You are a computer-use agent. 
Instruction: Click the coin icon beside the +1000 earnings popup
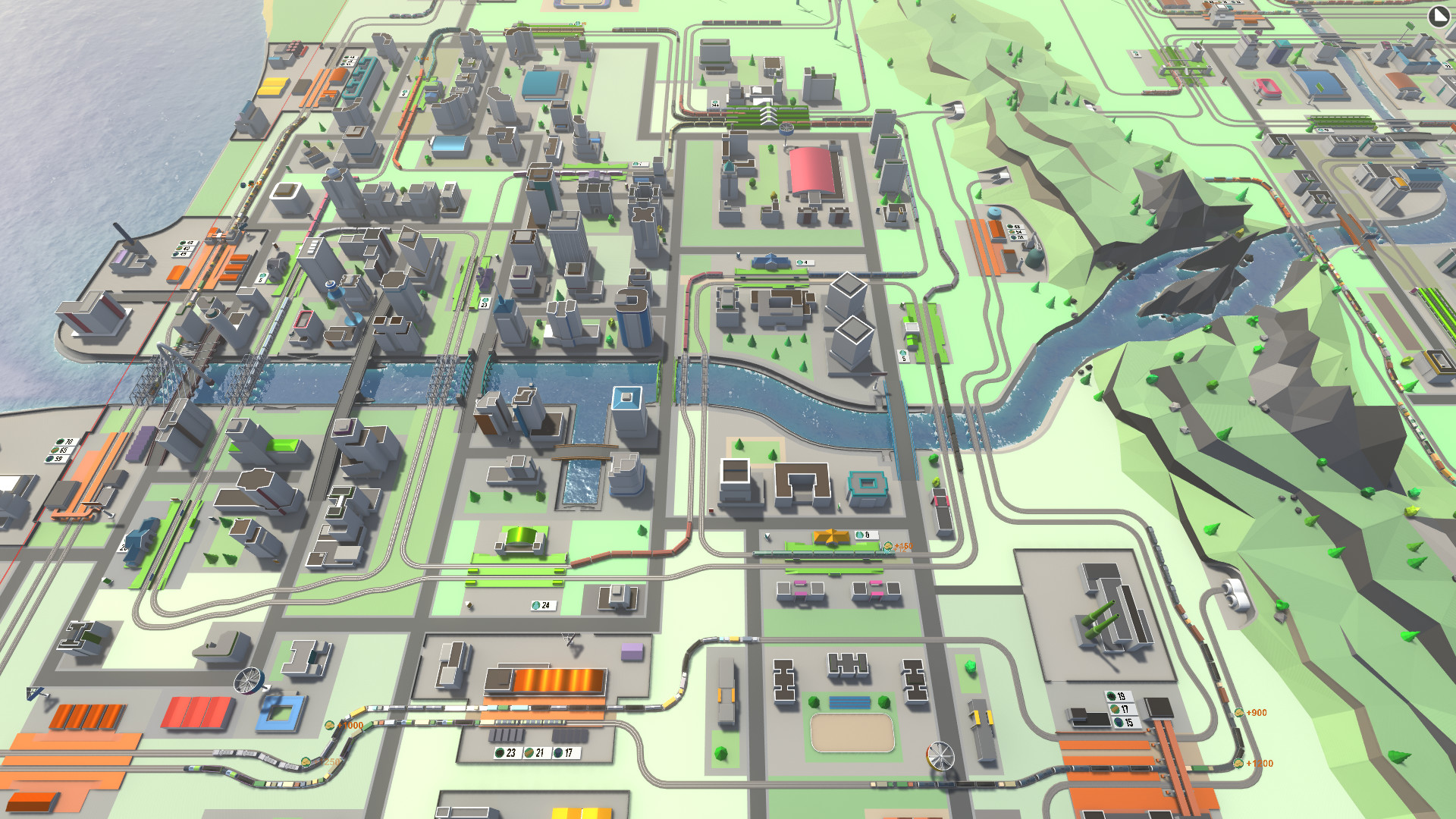pos(329,725)
